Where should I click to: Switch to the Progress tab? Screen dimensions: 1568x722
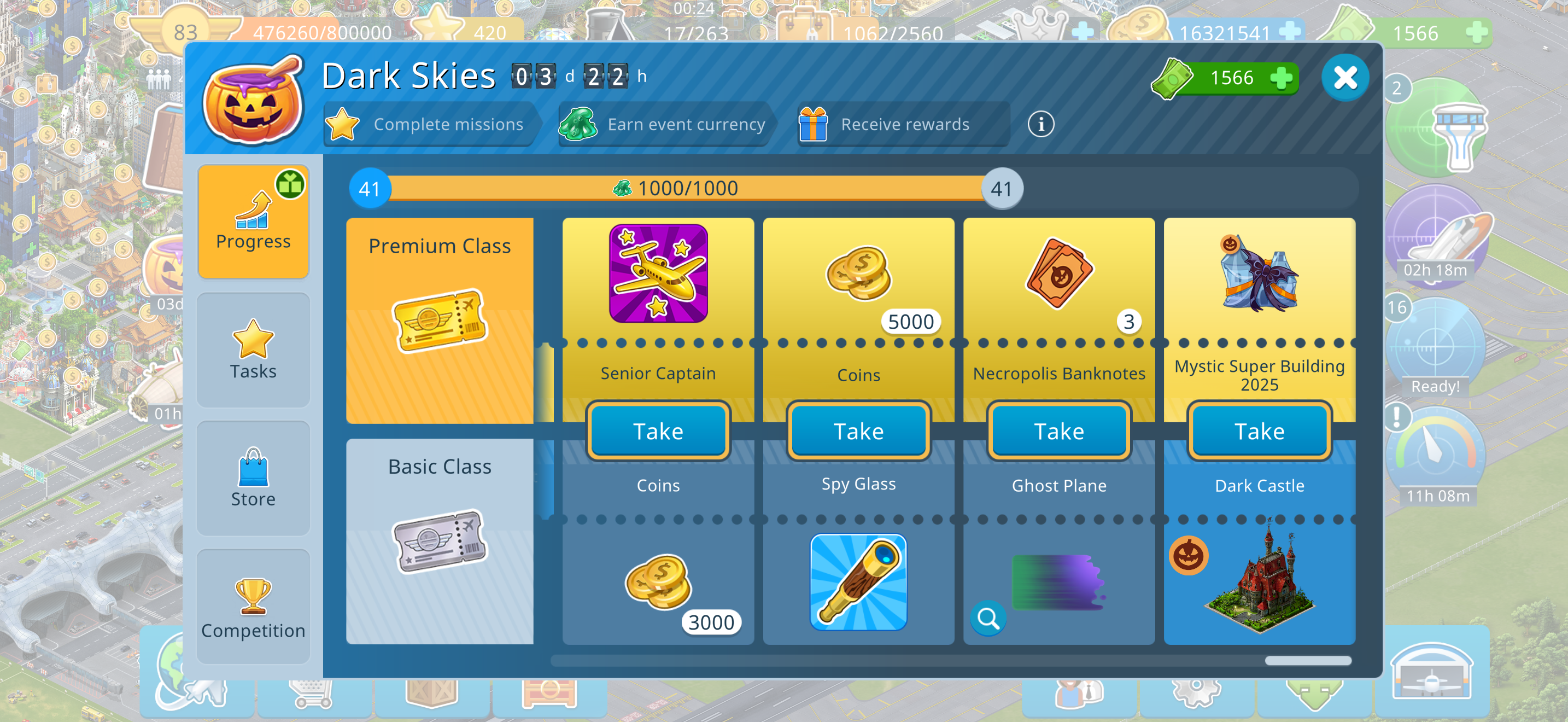[253, 222]
